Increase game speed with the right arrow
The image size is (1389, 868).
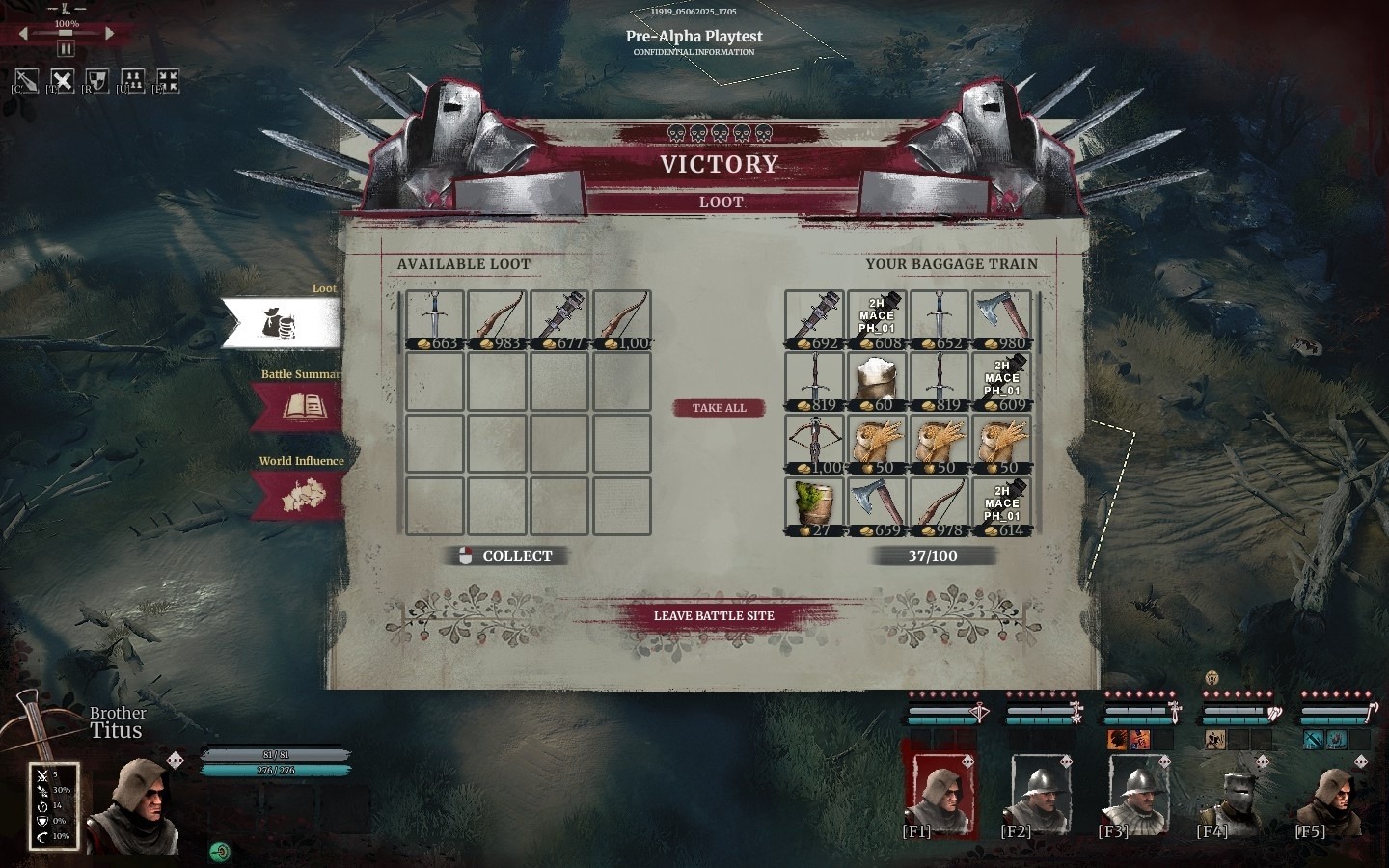[x=109, y=34]
